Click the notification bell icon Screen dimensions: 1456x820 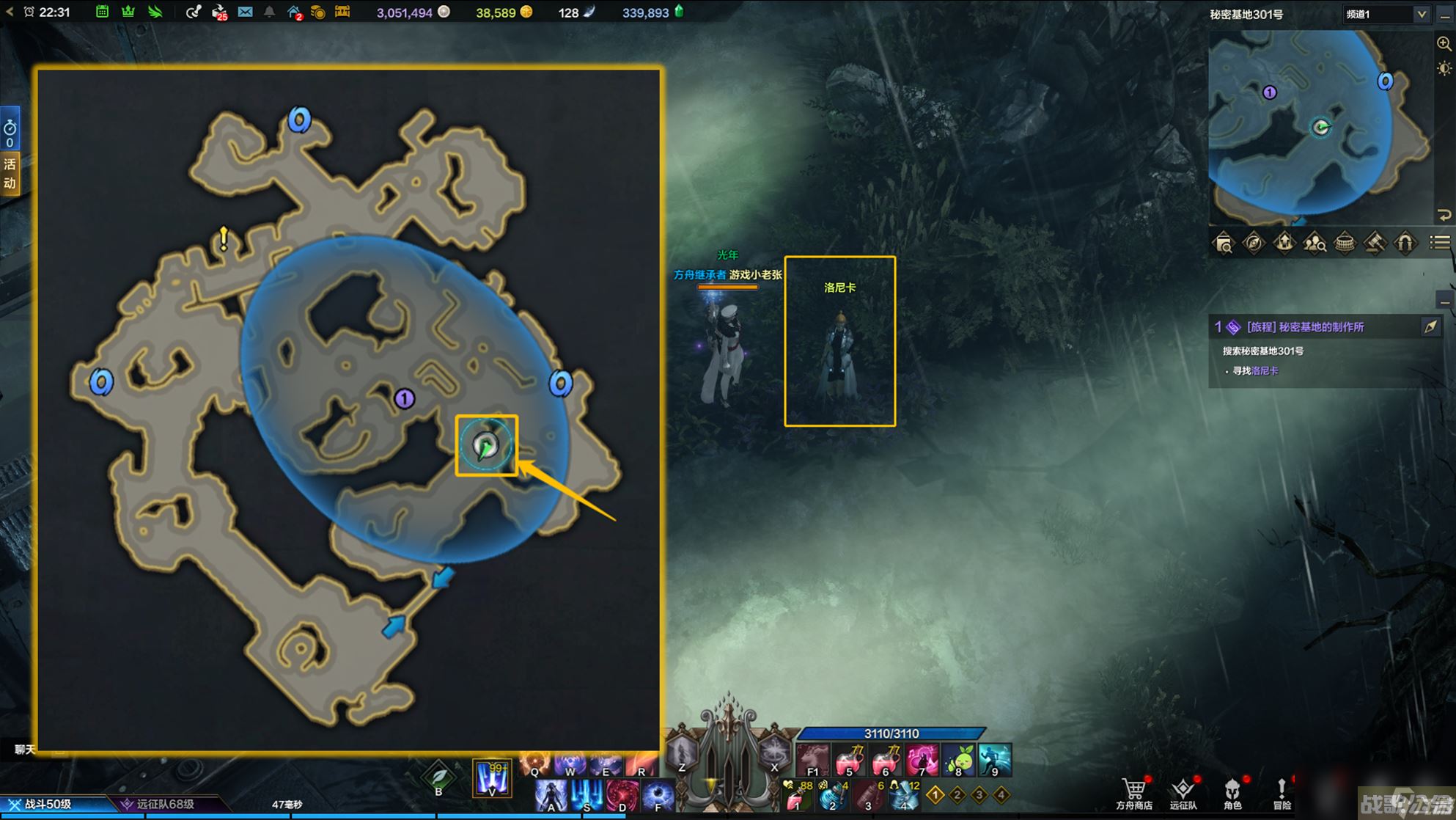click(x=269, y=12)
